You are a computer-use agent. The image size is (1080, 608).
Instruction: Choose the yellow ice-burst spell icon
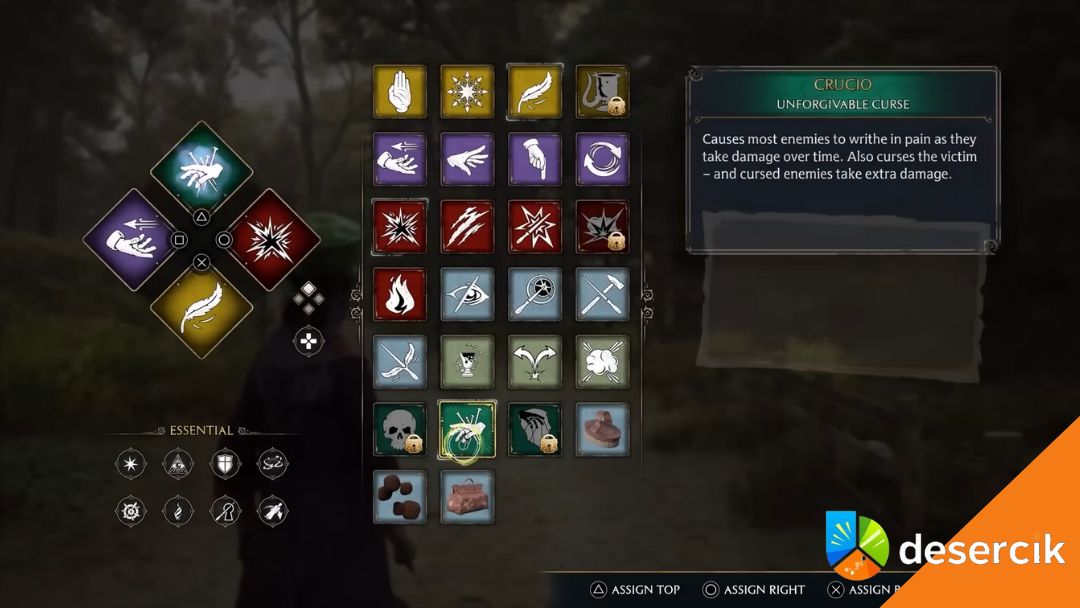tap(467, 92)
